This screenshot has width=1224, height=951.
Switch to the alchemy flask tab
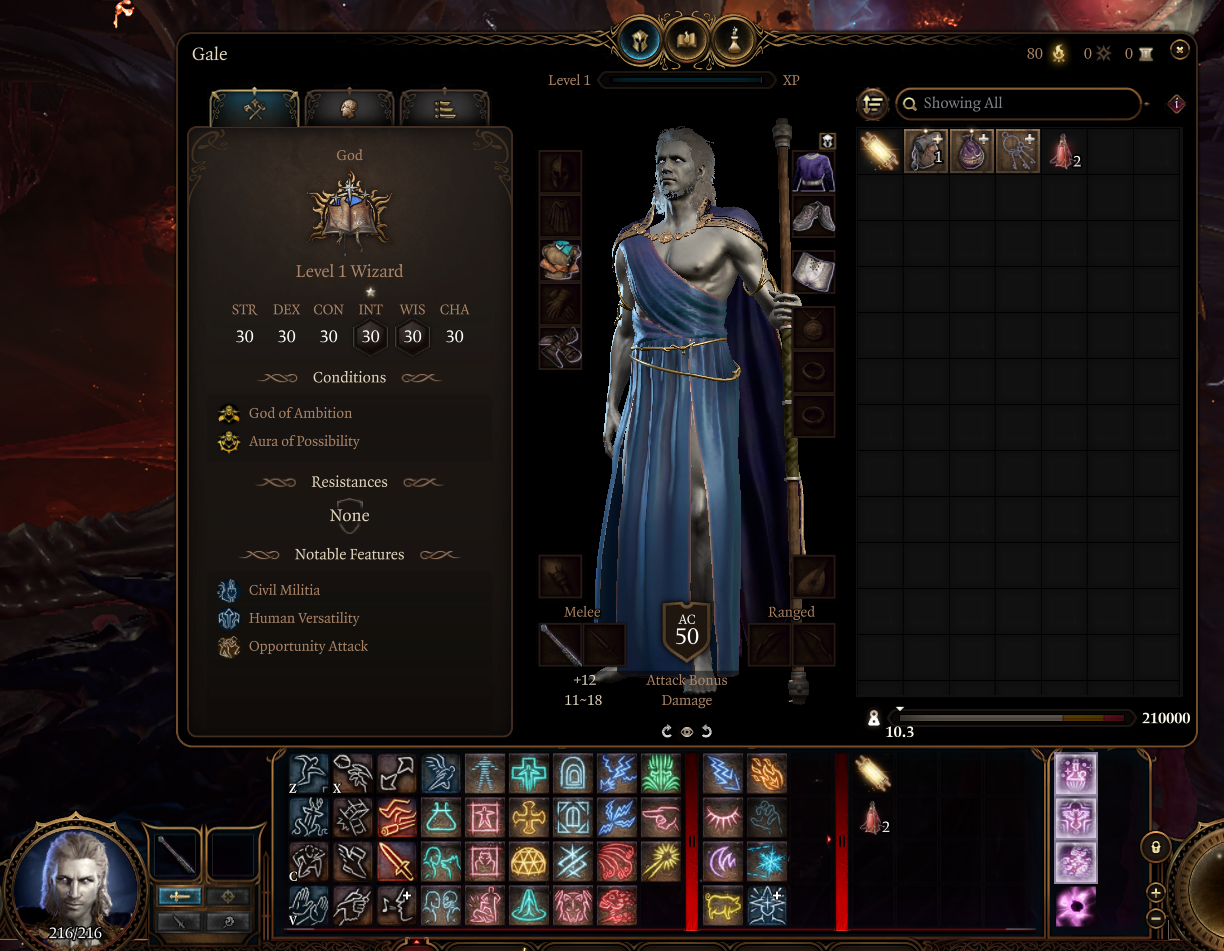(x=733, y=40)
